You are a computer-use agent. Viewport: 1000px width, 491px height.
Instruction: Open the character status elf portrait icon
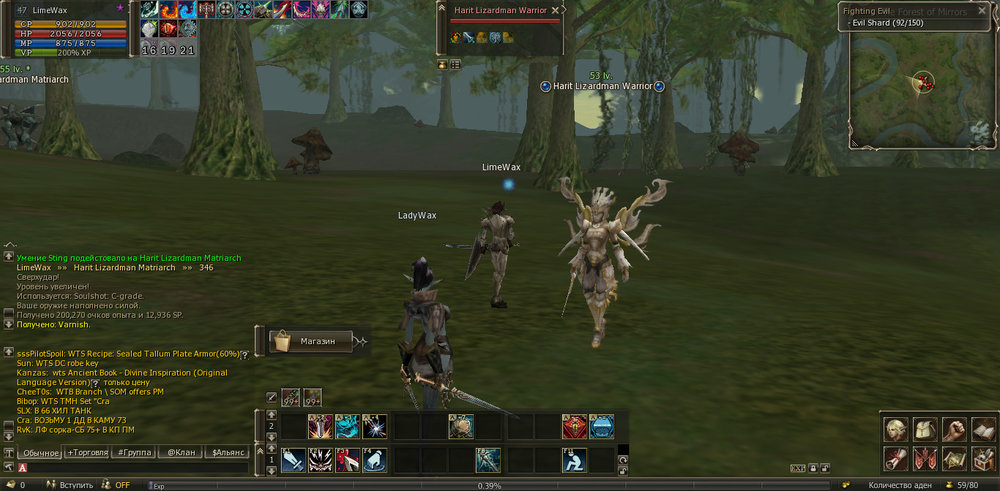(x=896, y=430)
